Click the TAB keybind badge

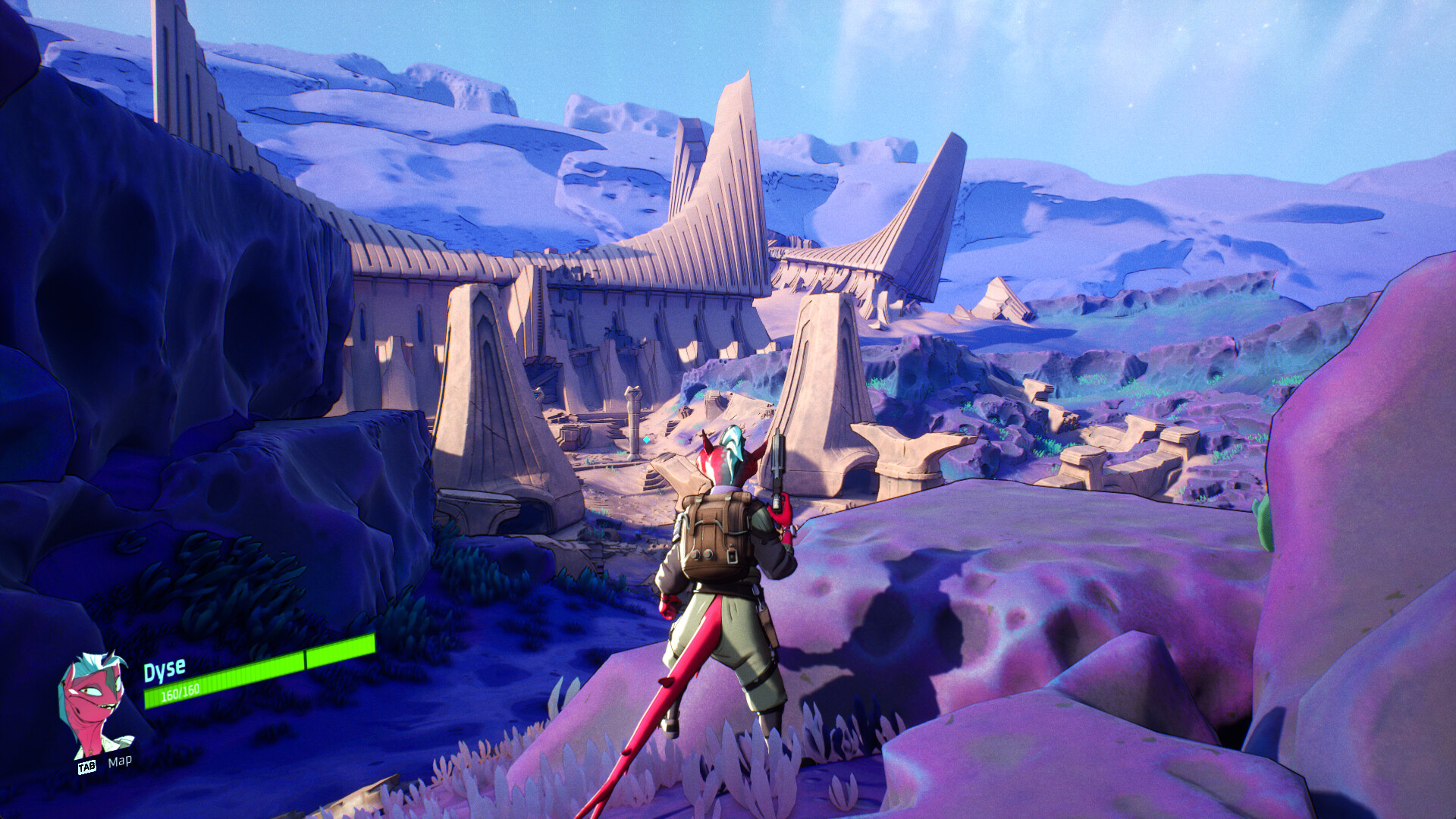87,767
